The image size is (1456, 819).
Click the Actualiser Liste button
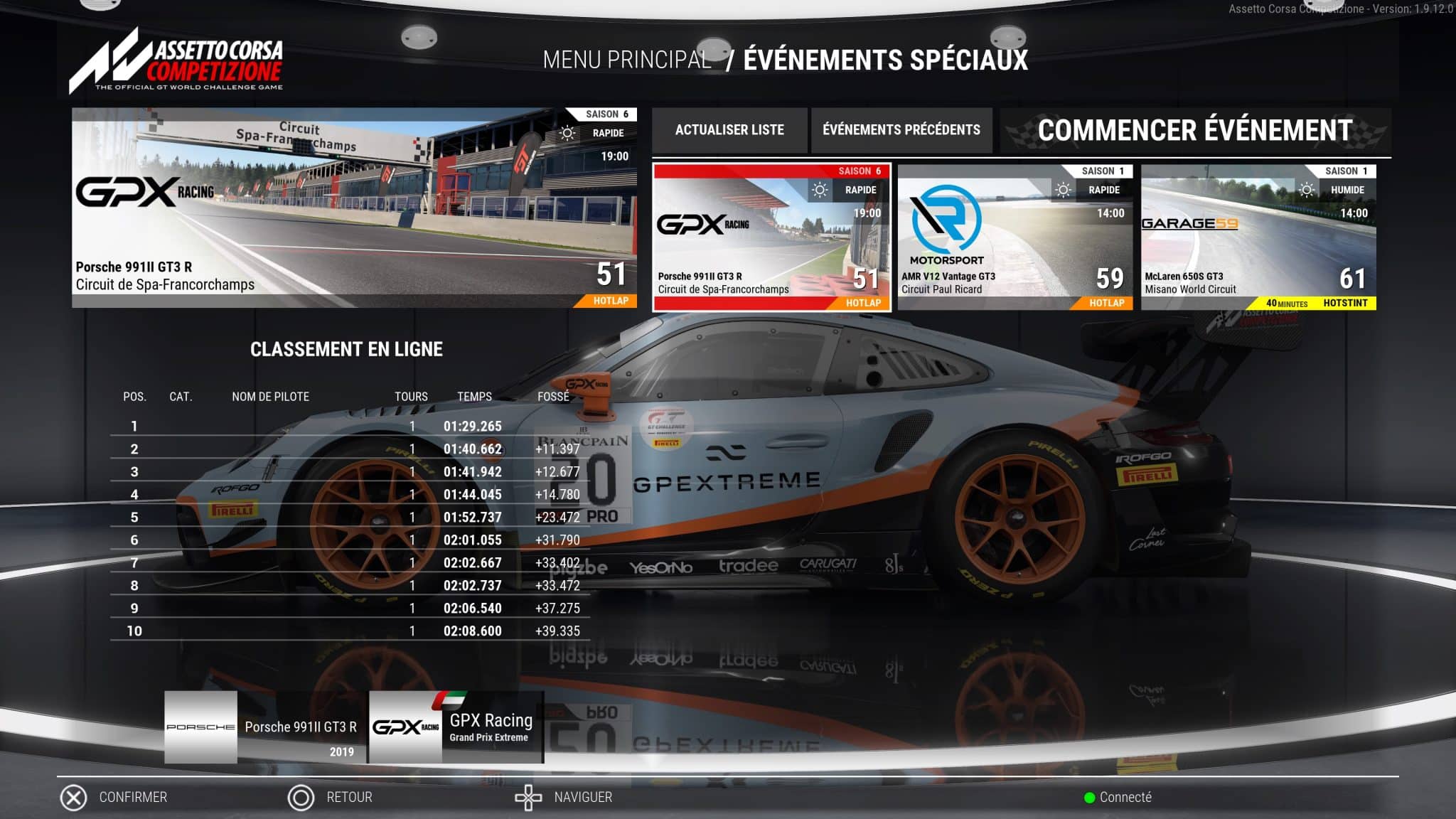(x=729, y=129)
